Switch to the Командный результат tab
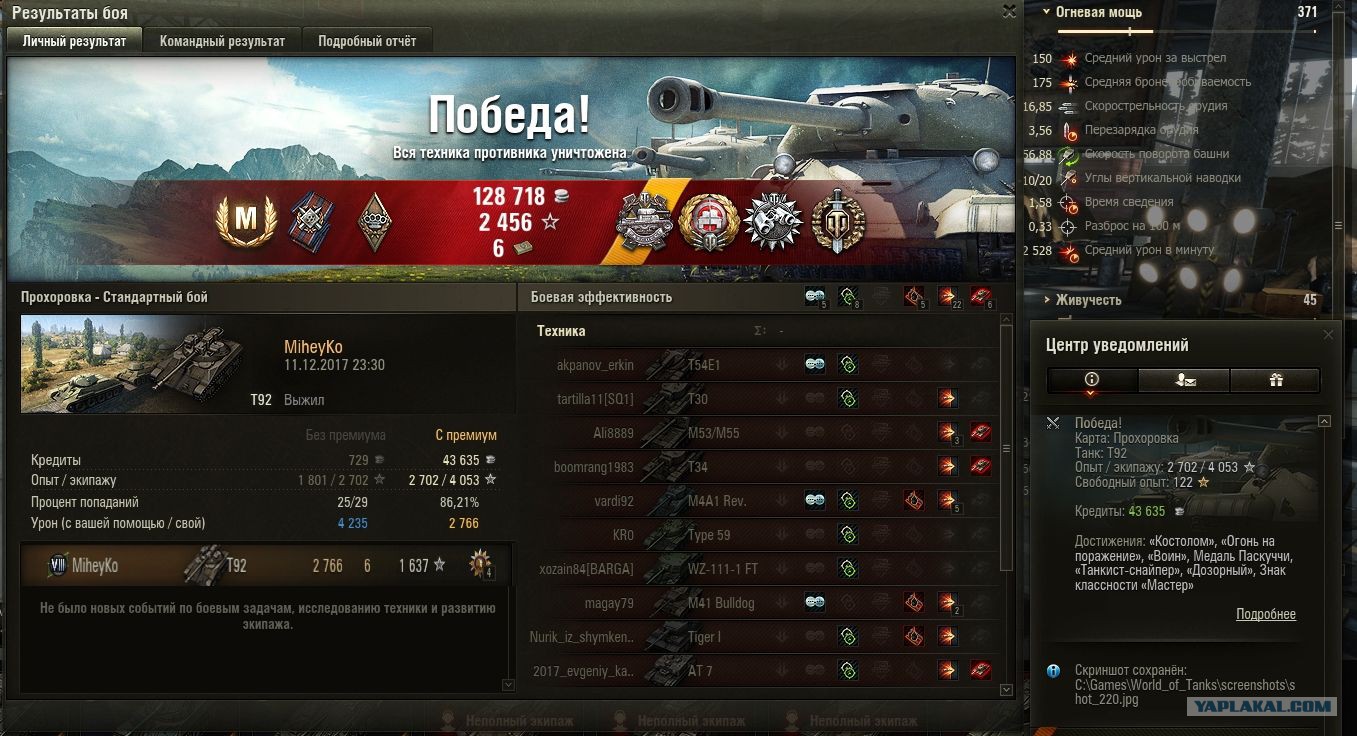Viewport: 1357px width, 736px height. (x=222, y=41)
